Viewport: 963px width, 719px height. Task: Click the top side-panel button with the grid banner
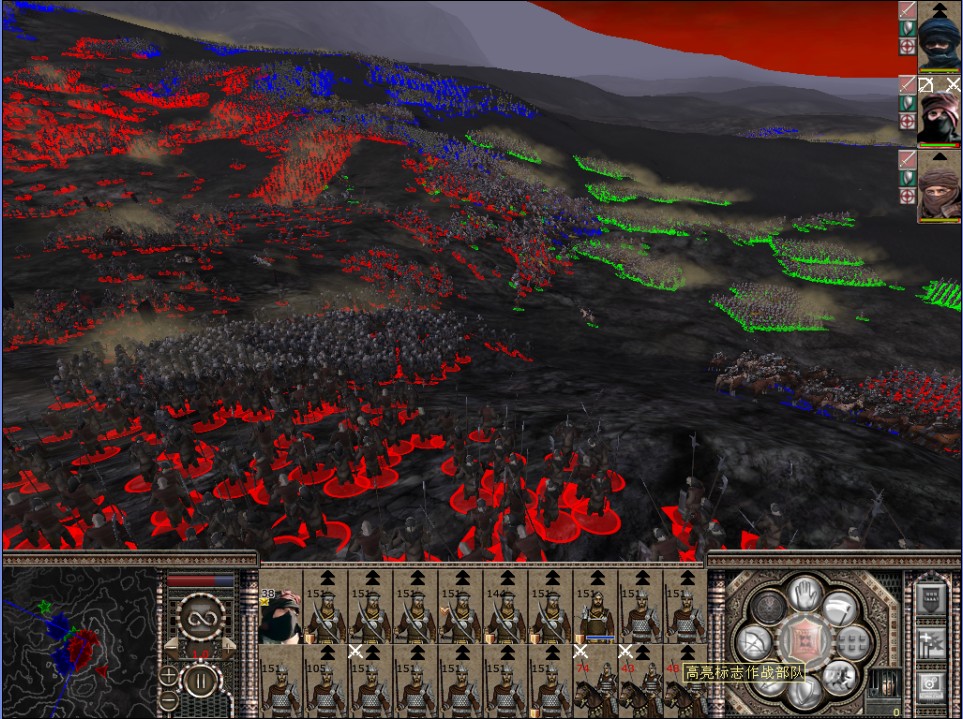[x=931, y=599]
